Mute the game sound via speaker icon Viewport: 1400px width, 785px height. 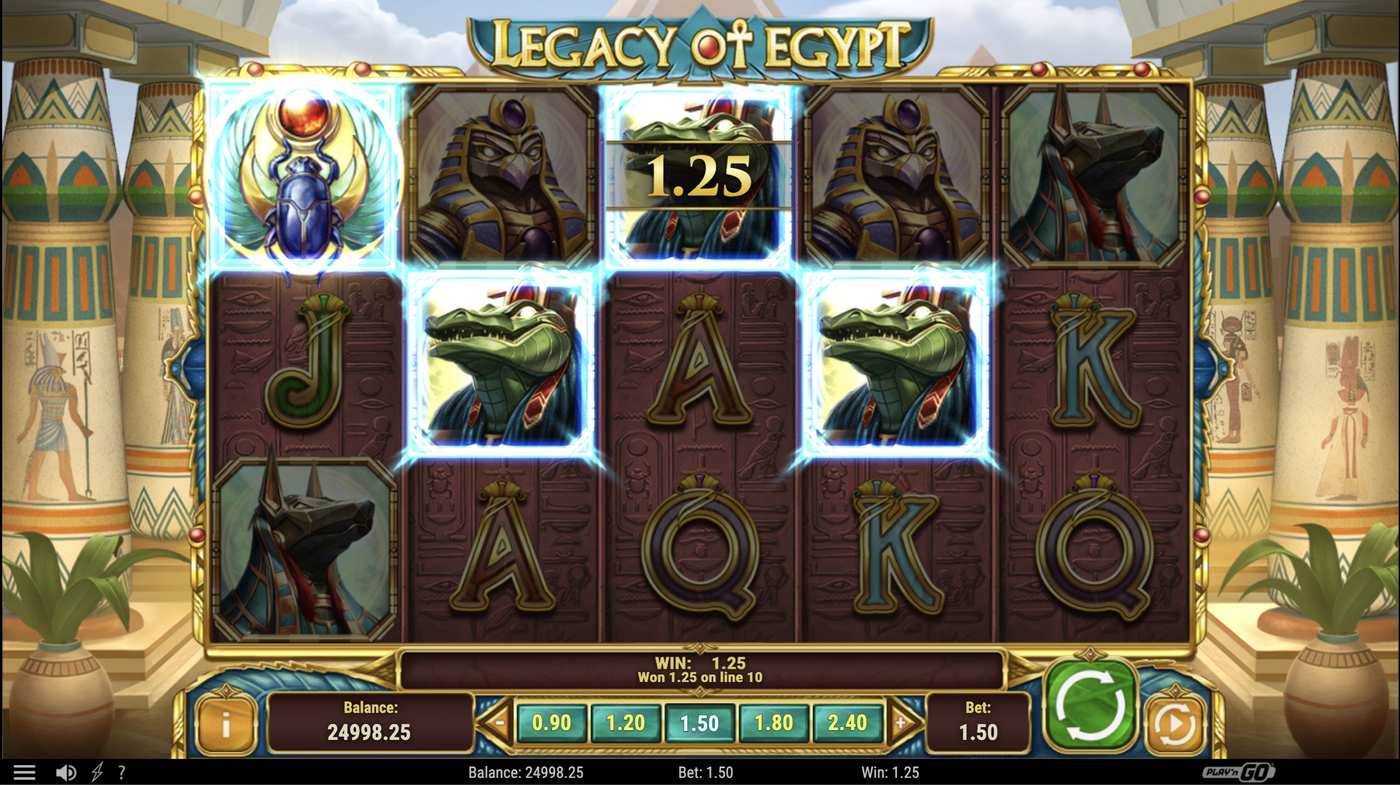tap(66, 771)
